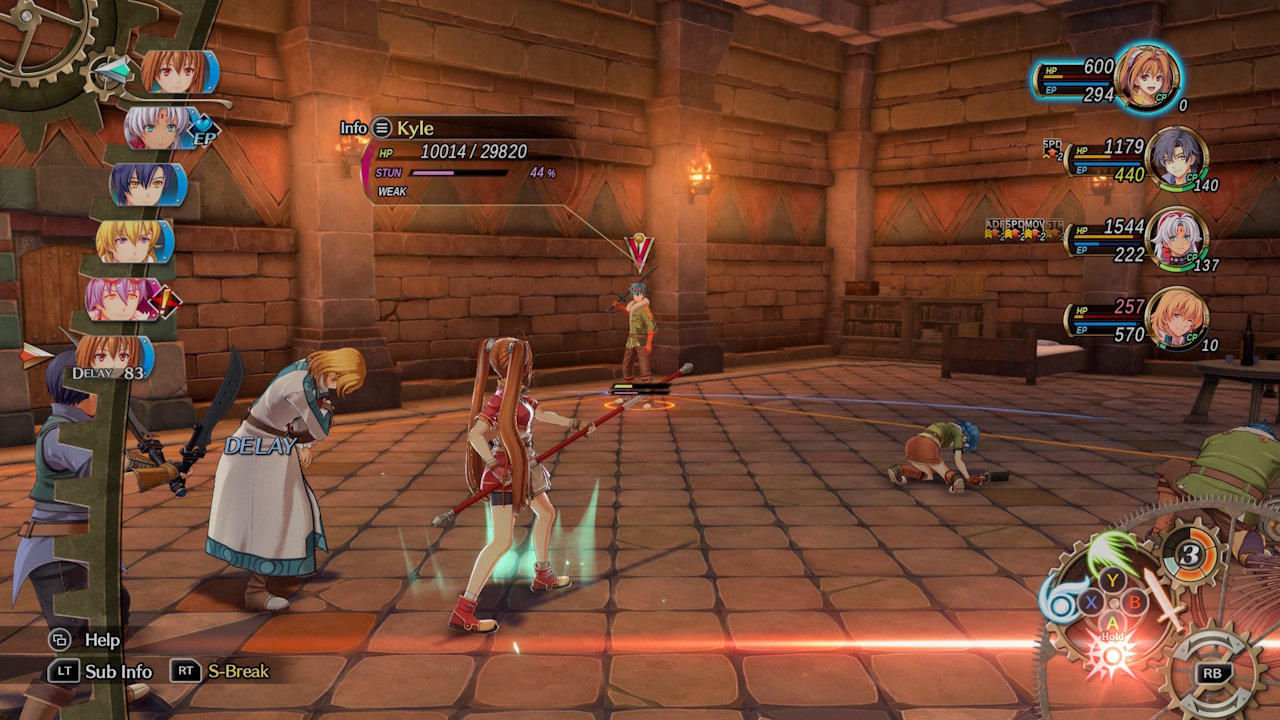Click the burst gauge gear showing 3
Screen dimensions: 1280x720
(x=1190, y=554)
